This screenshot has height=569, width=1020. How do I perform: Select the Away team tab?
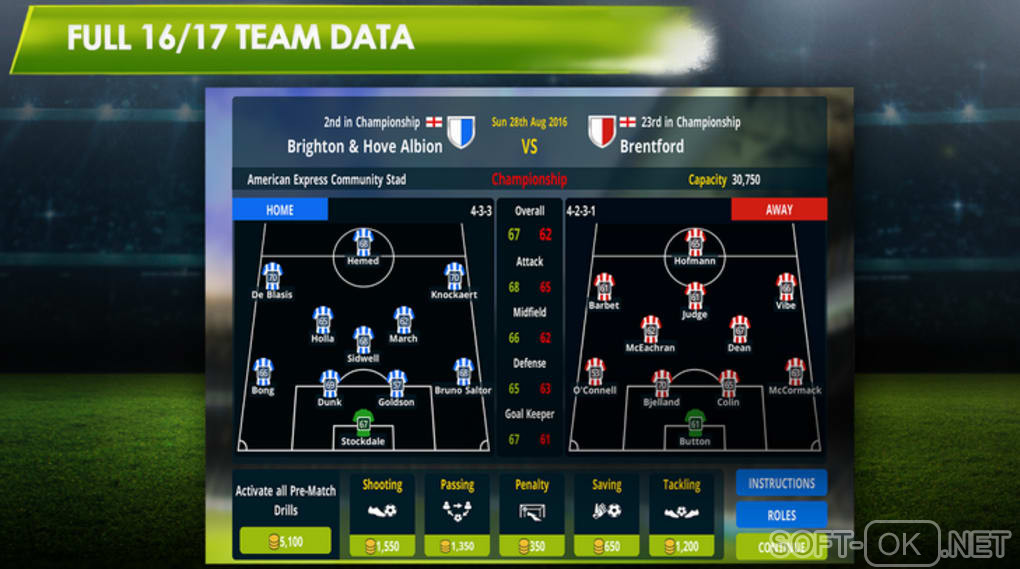[779, 210]
